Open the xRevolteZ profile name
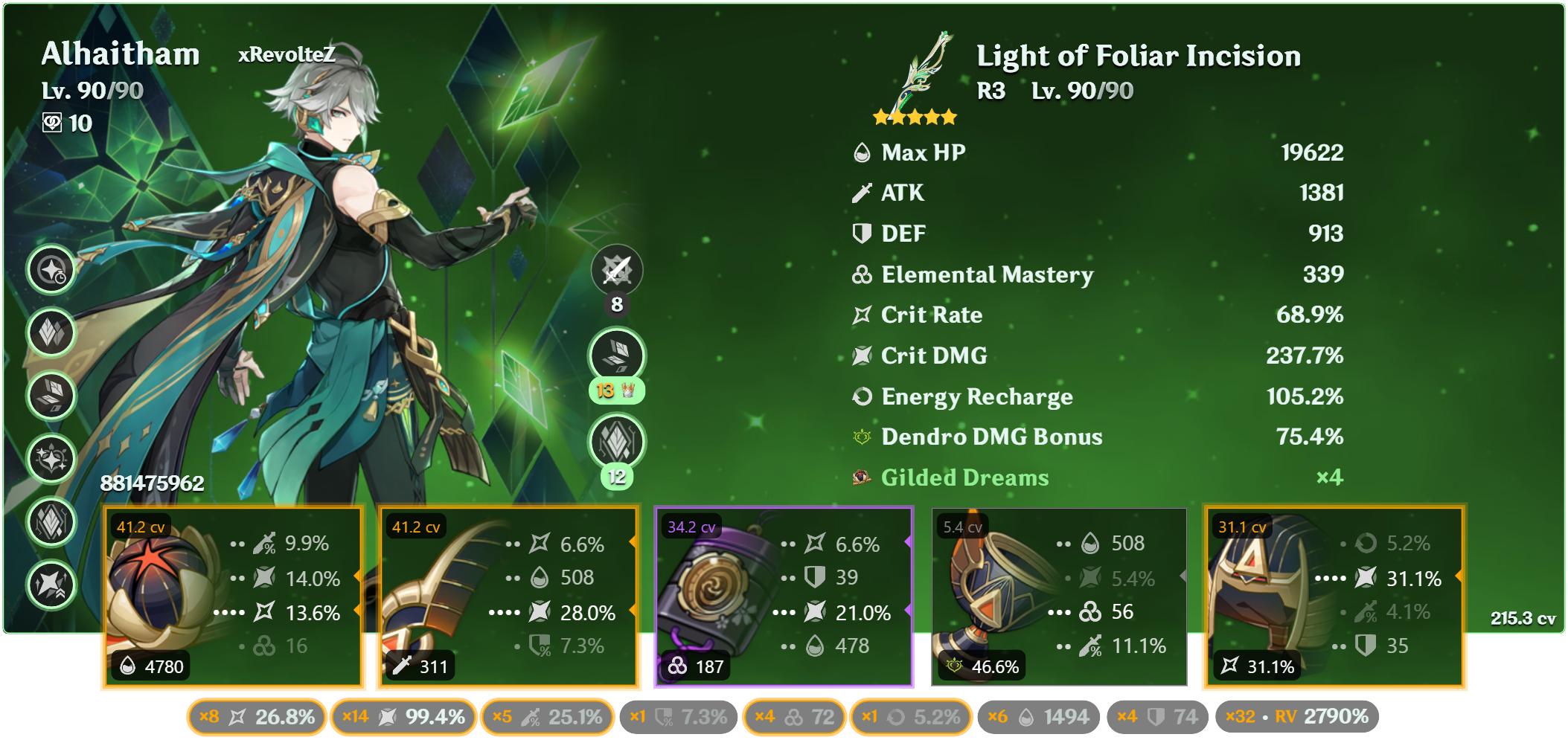1568x740 pixels. [x=287, y=54]
